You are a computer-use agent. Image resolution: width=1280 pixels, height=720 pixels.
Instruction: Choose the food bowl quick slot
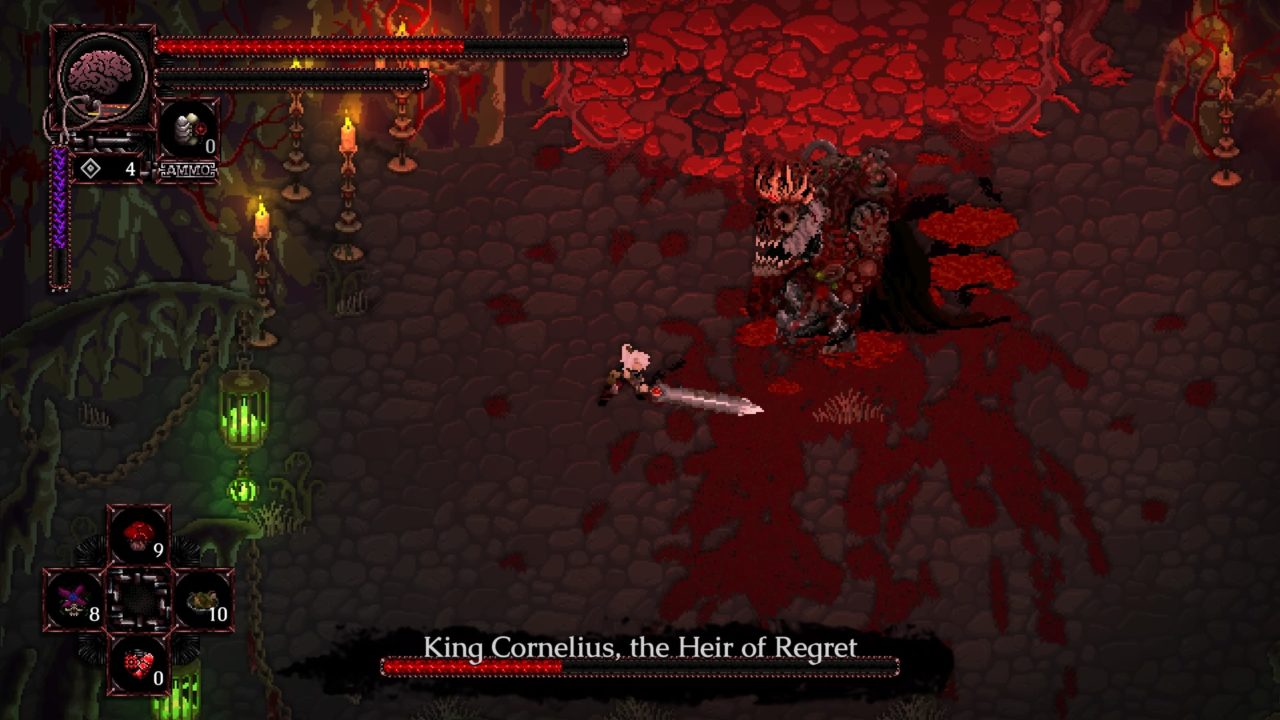click(203, 600)
